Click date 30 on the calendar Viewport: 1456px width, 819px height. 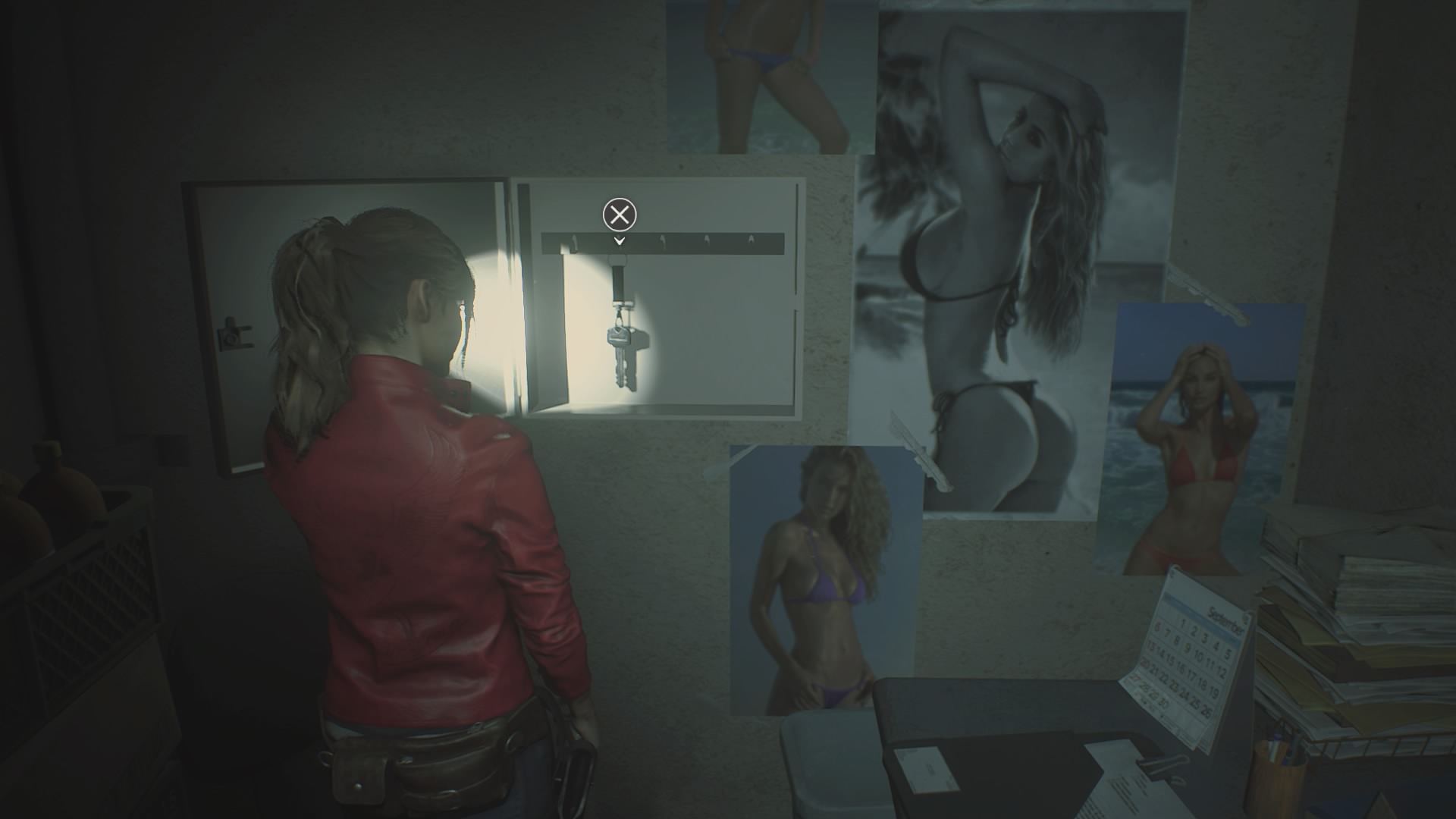click(1165, 703)
